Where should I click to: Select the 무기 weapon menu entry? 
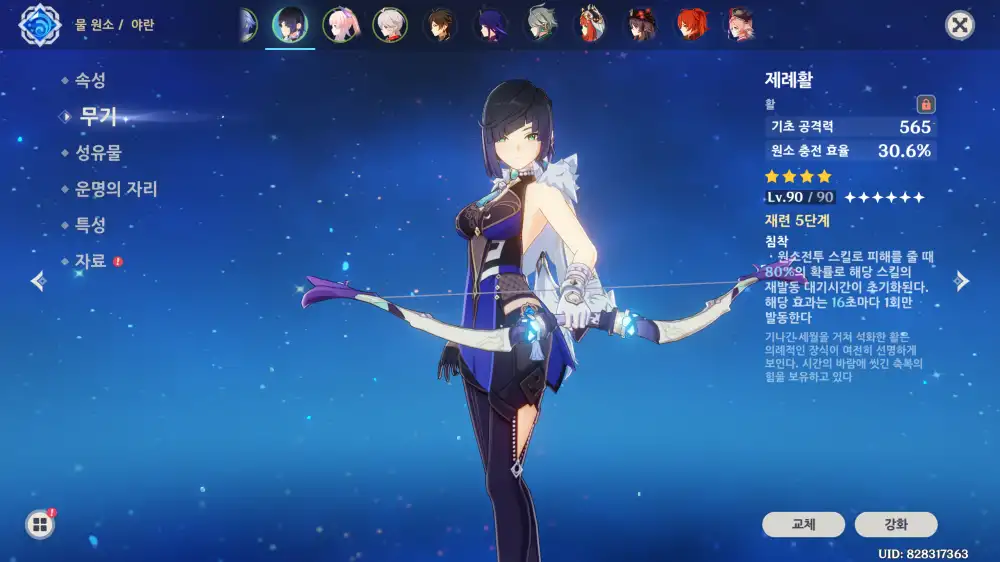(x=98, y=117)
